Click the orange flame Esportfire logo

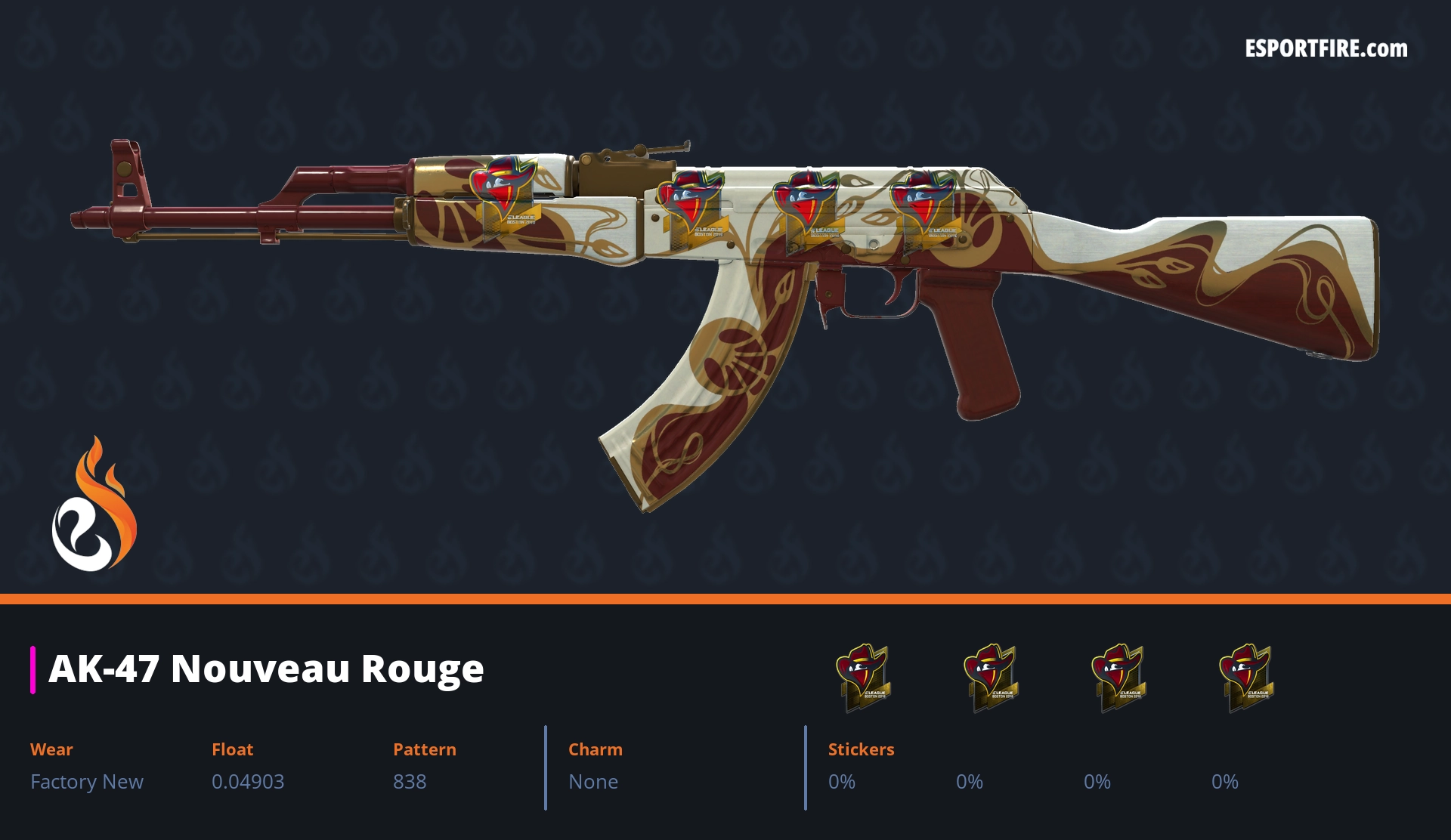point(94,506)
